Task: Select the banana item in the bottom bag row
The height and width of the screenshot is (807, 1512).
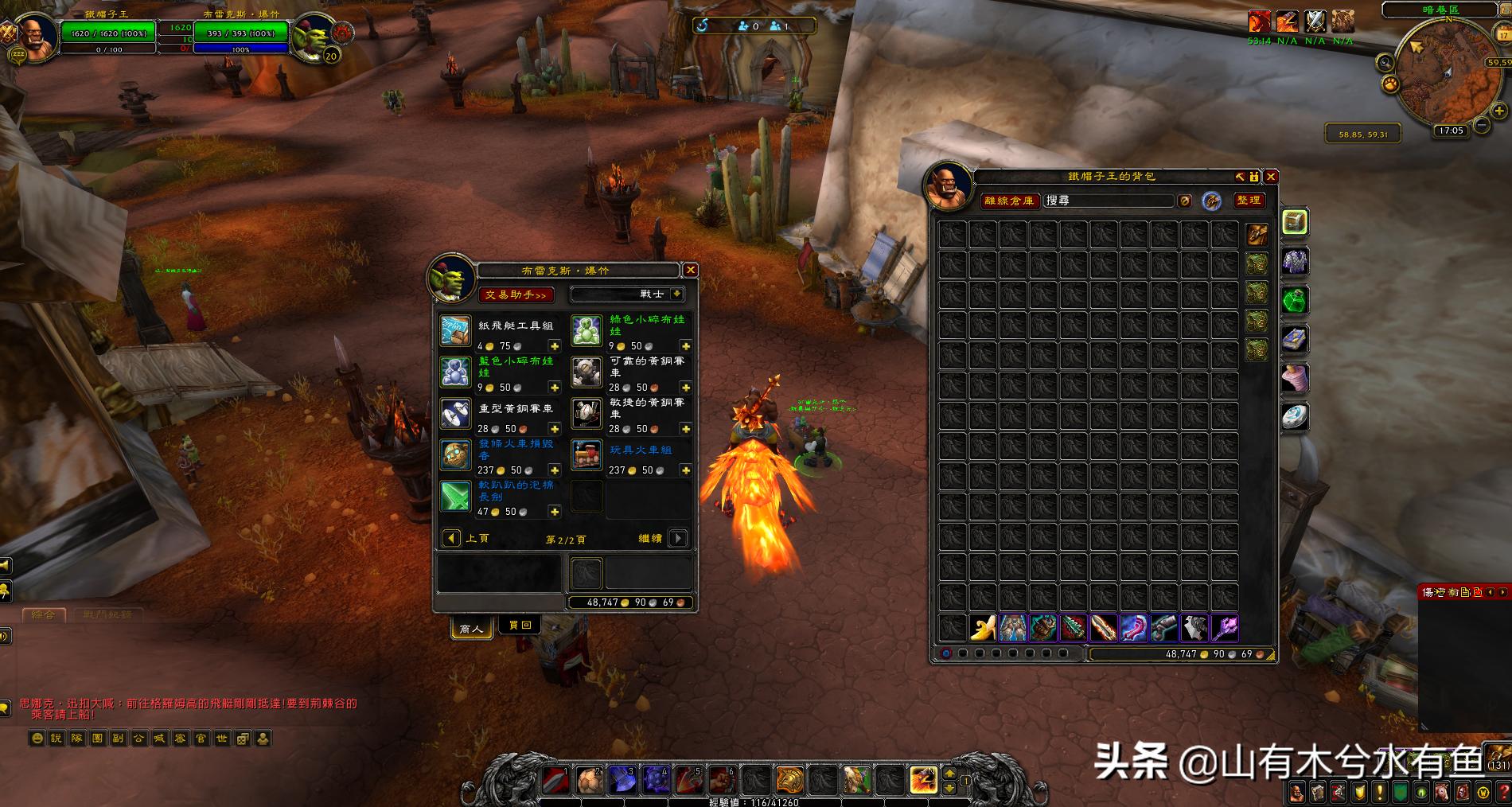Action: (982, 628)
